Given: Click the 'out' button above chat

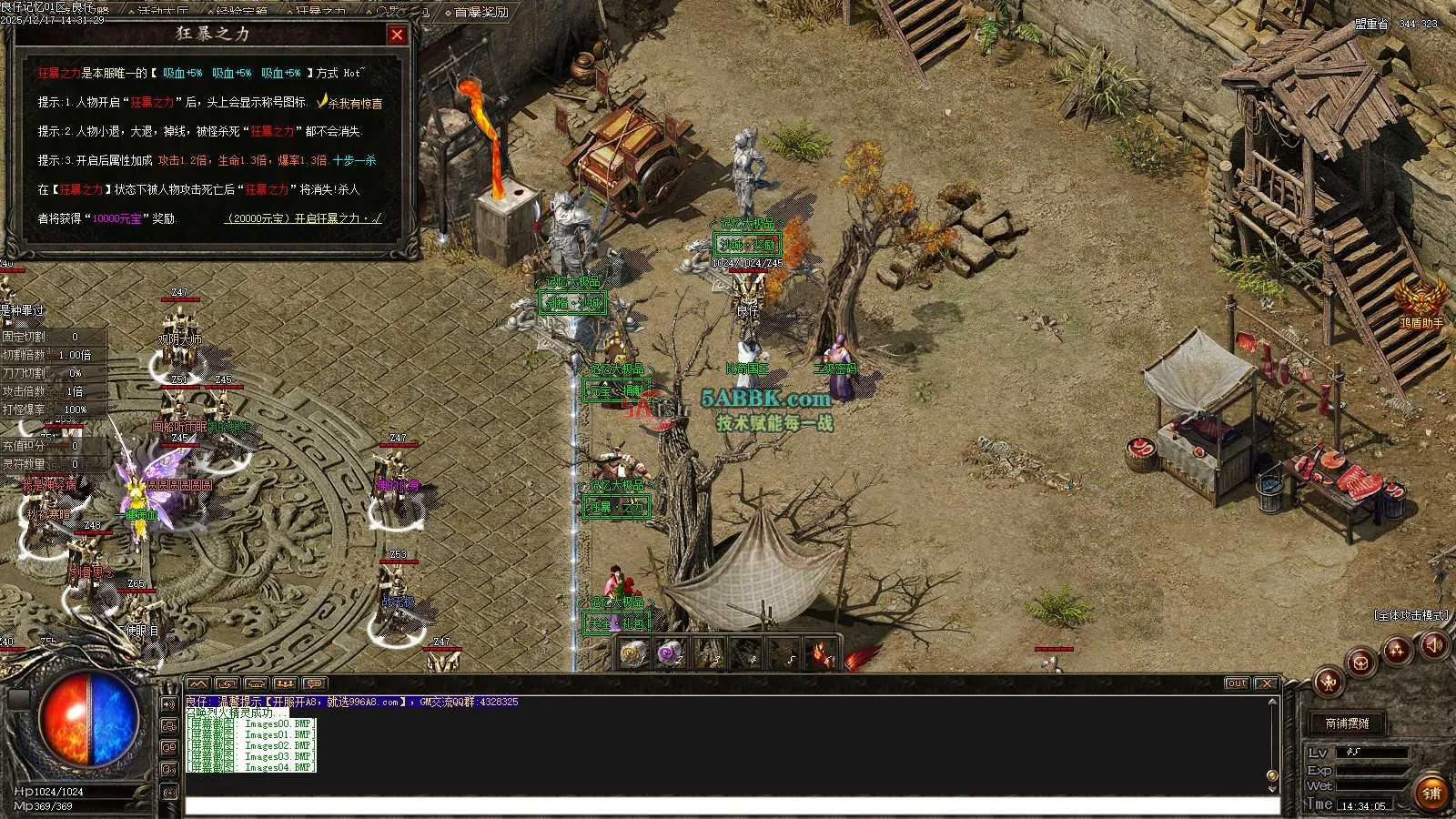Looking at the screenshot, I should (x=1237, y=683).
